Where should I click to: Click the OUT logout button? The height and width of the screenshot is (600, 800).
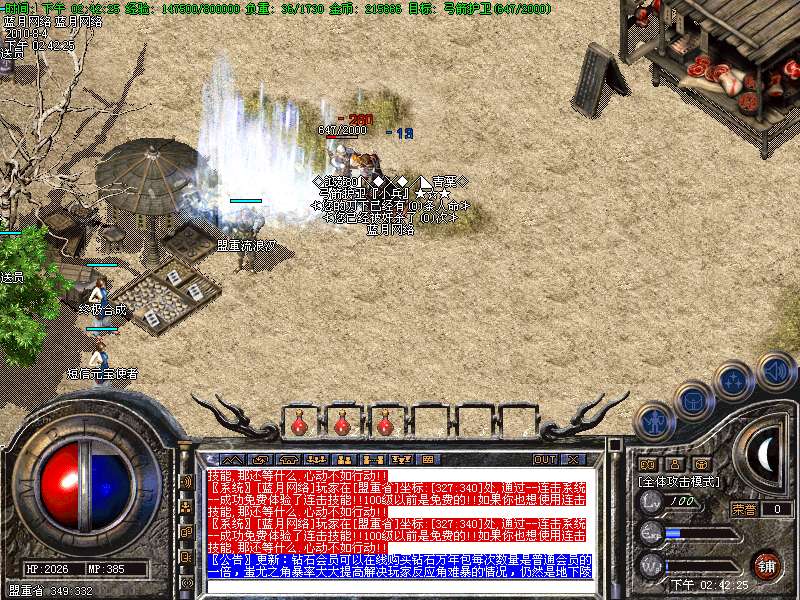point(545,459)
